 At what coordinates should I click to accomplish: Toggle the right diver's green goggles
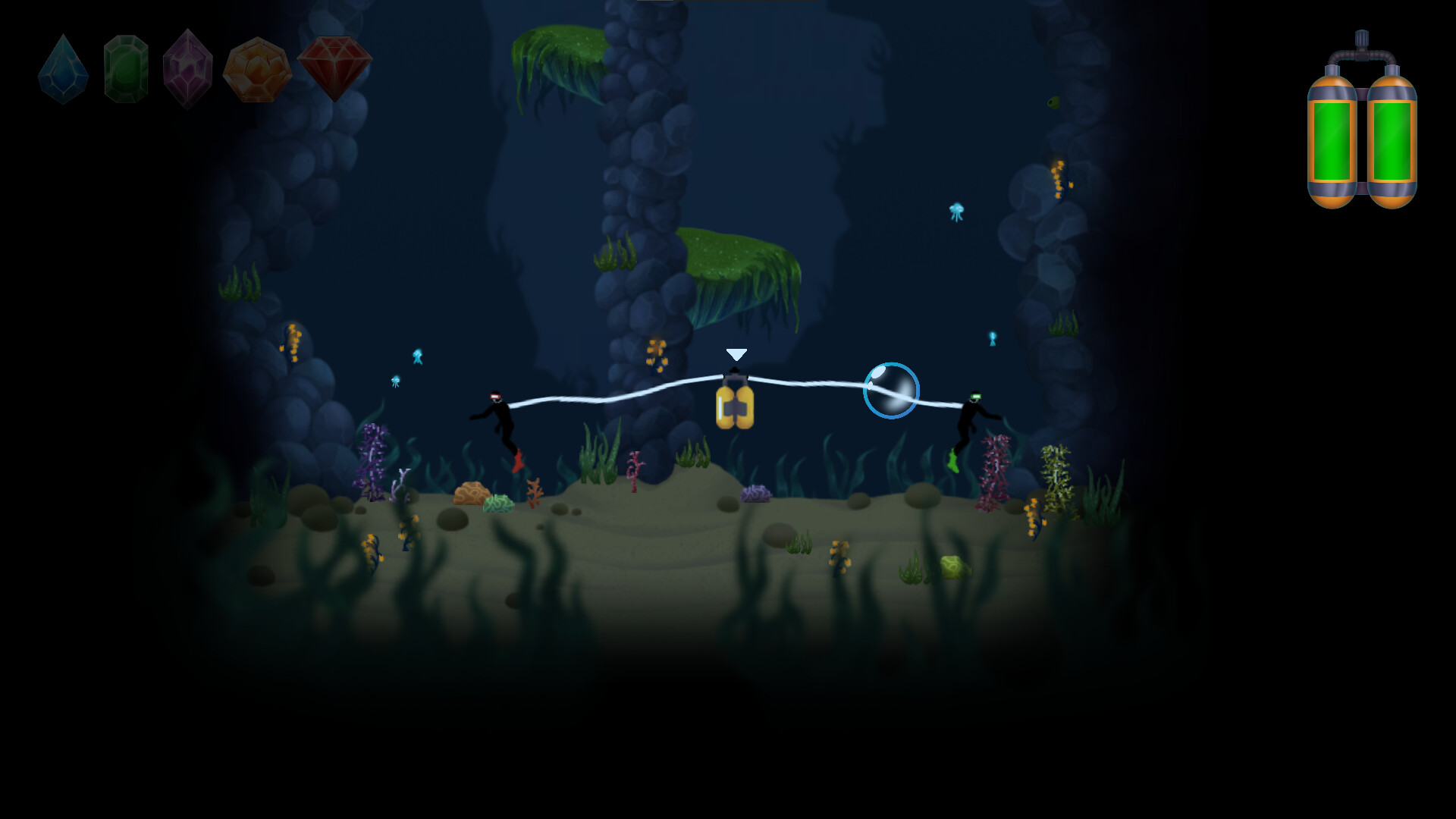point(977,397)
